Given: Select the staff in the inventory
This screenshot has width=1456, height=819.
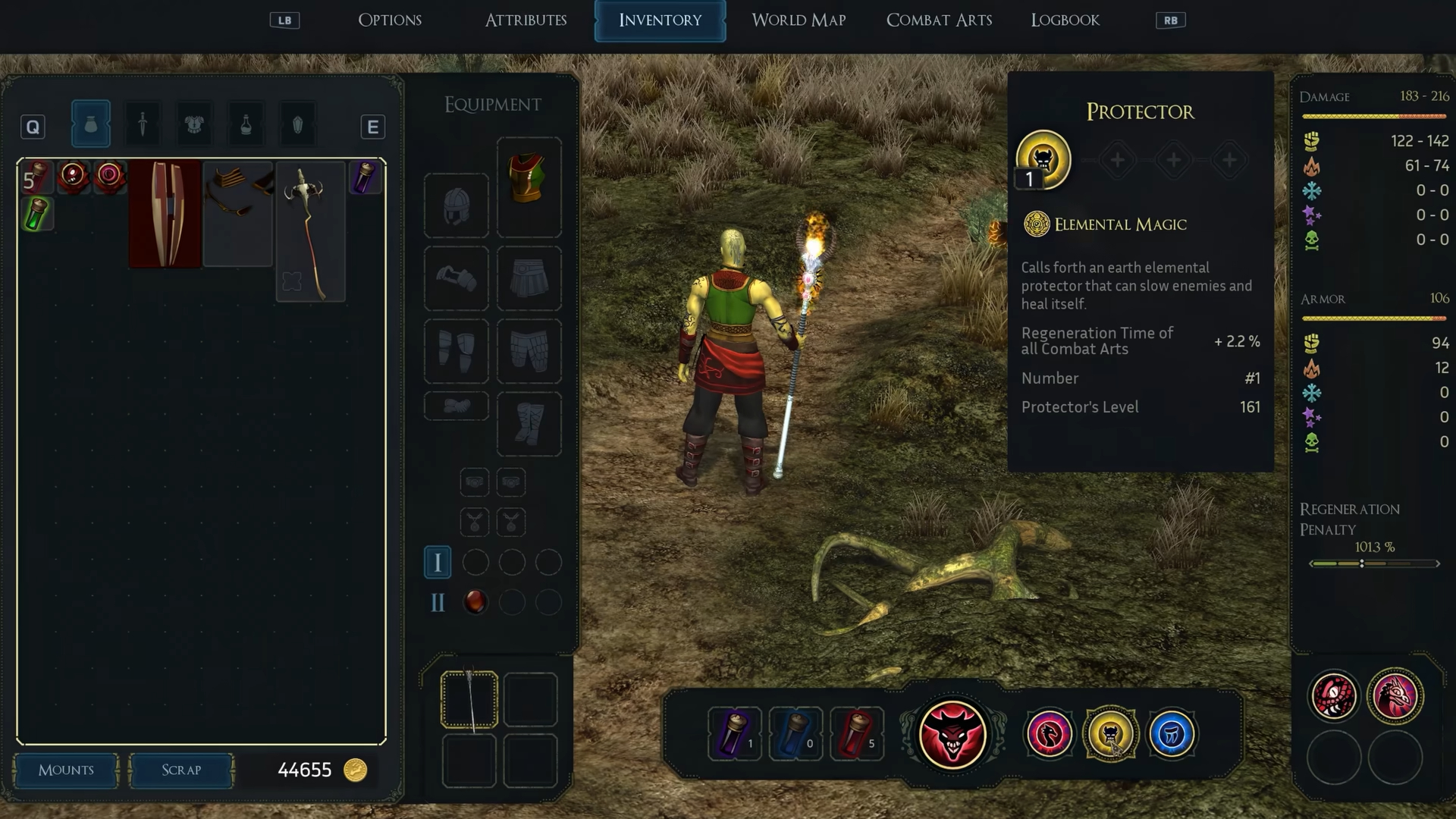Looking at the screenshot, I should [310, 231].
